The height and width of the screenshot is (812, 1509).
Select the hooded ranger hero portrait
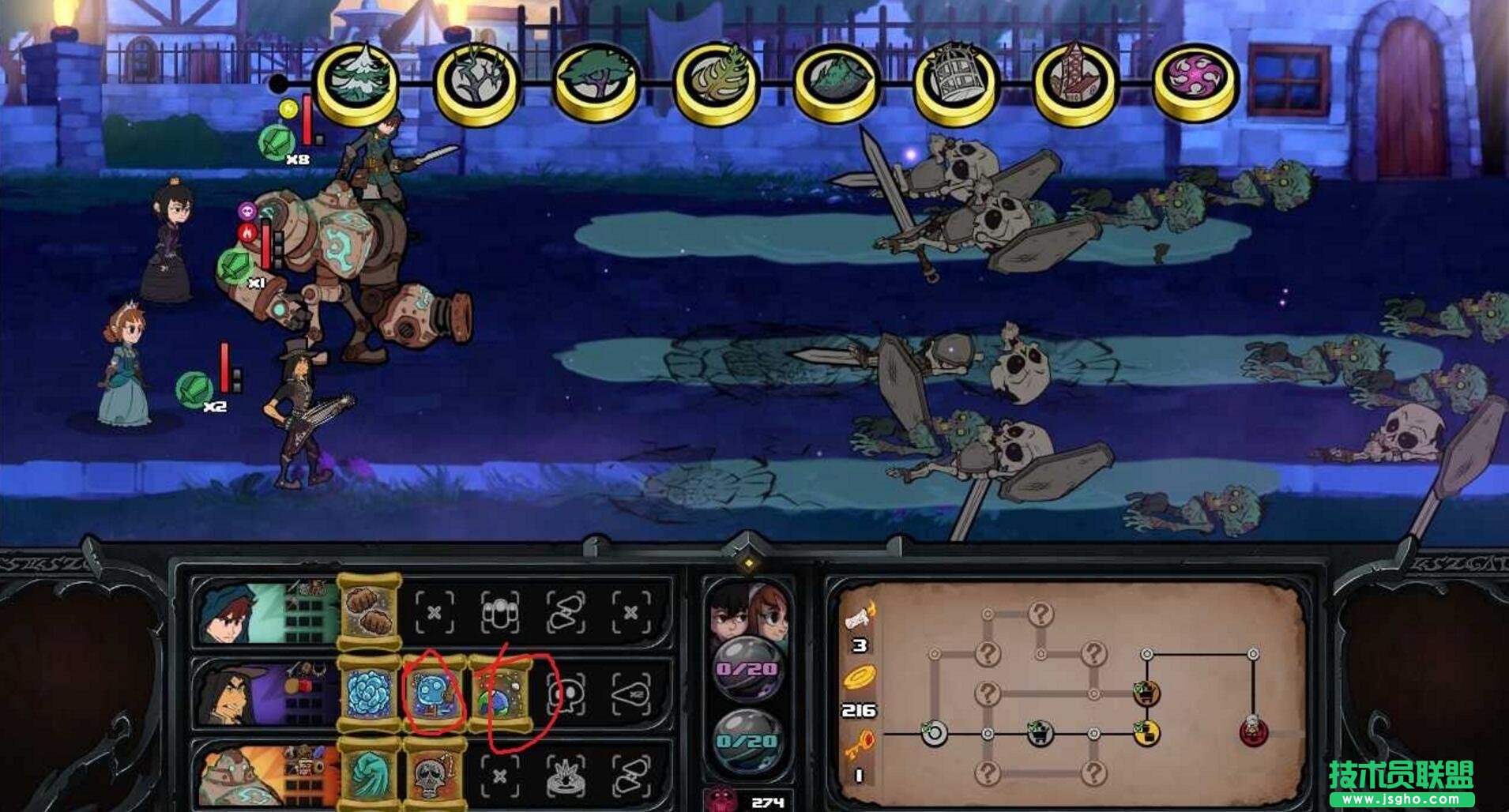(237, 614)
